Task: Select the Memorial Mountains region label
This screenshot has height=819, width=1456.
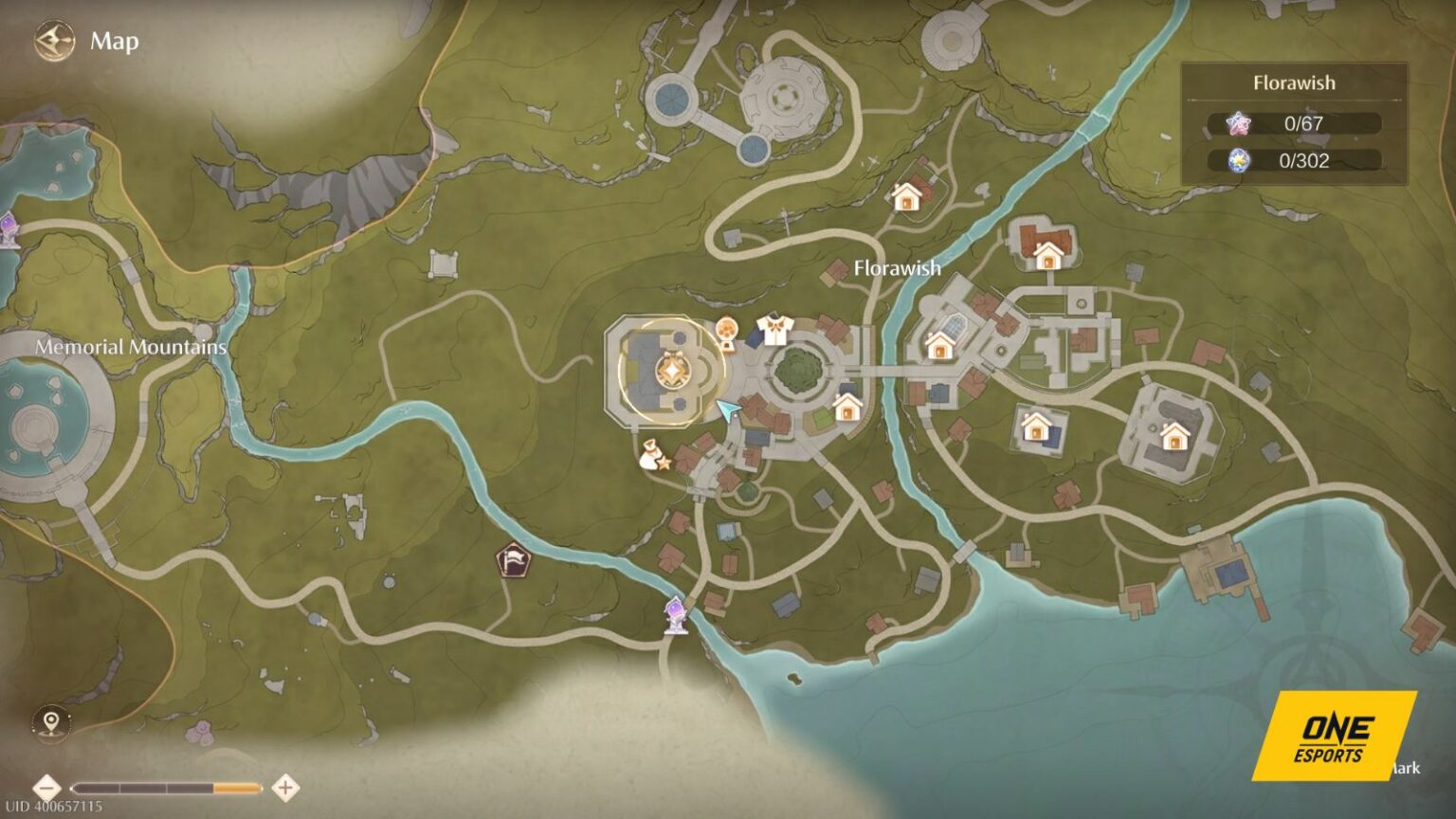Action: point(131,347)
